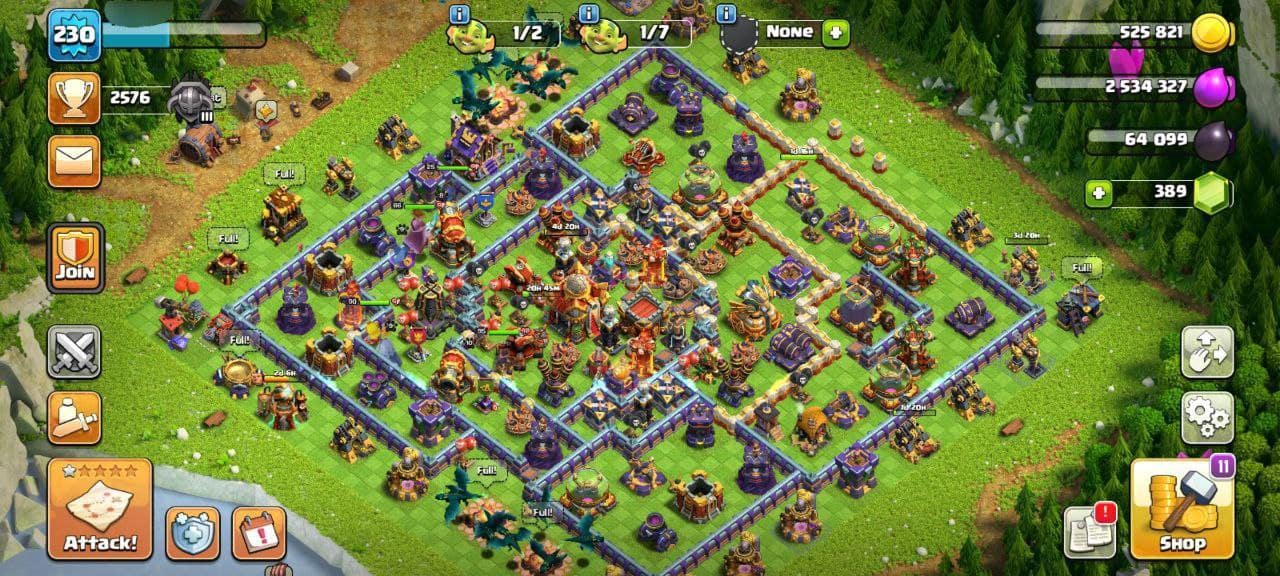Open the blue shield plus button
This screenshot has height=576, width=1280.
(x=192, y=533)
